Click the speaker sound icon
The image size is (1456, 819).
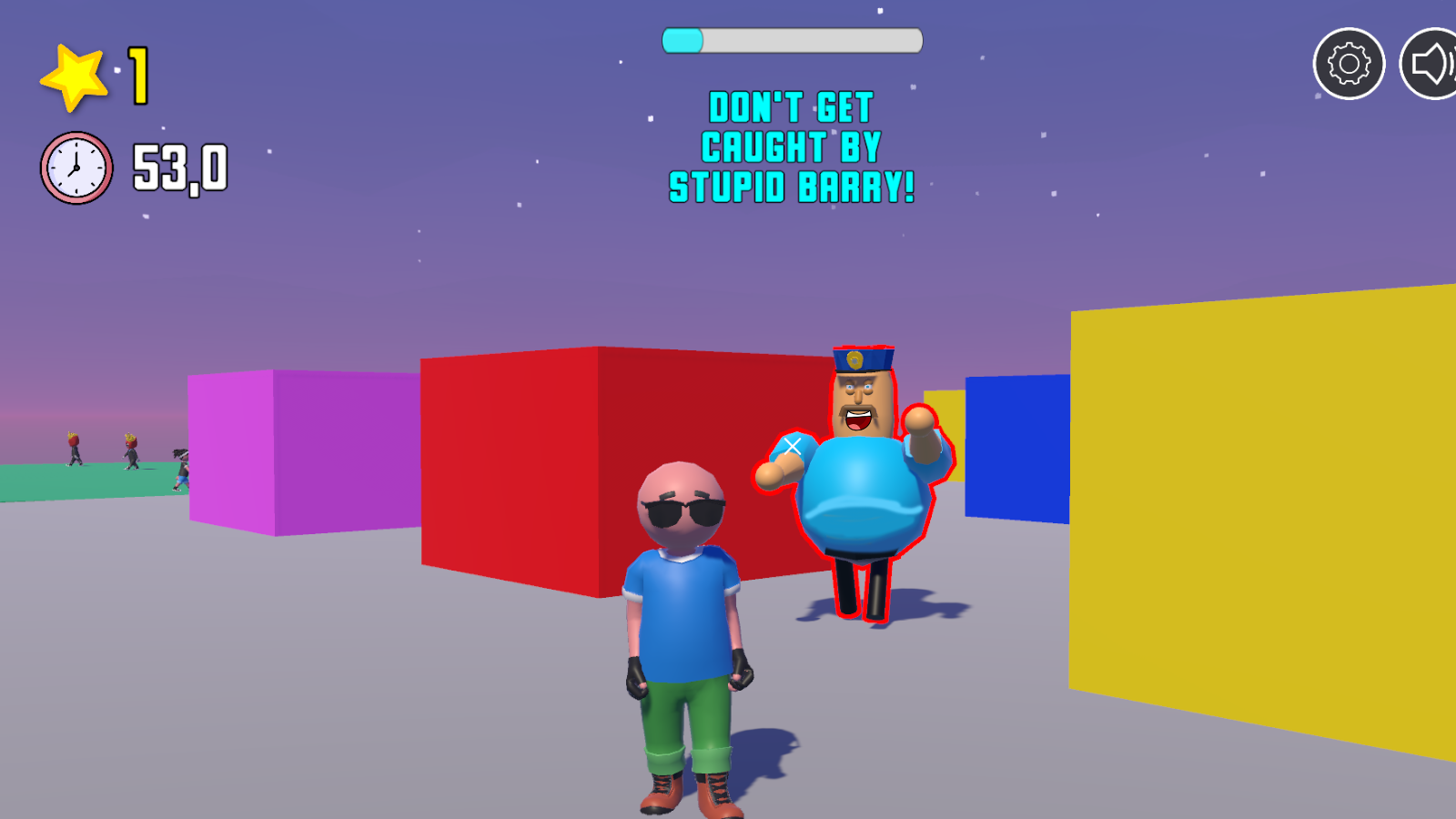tap(1431, 62)
